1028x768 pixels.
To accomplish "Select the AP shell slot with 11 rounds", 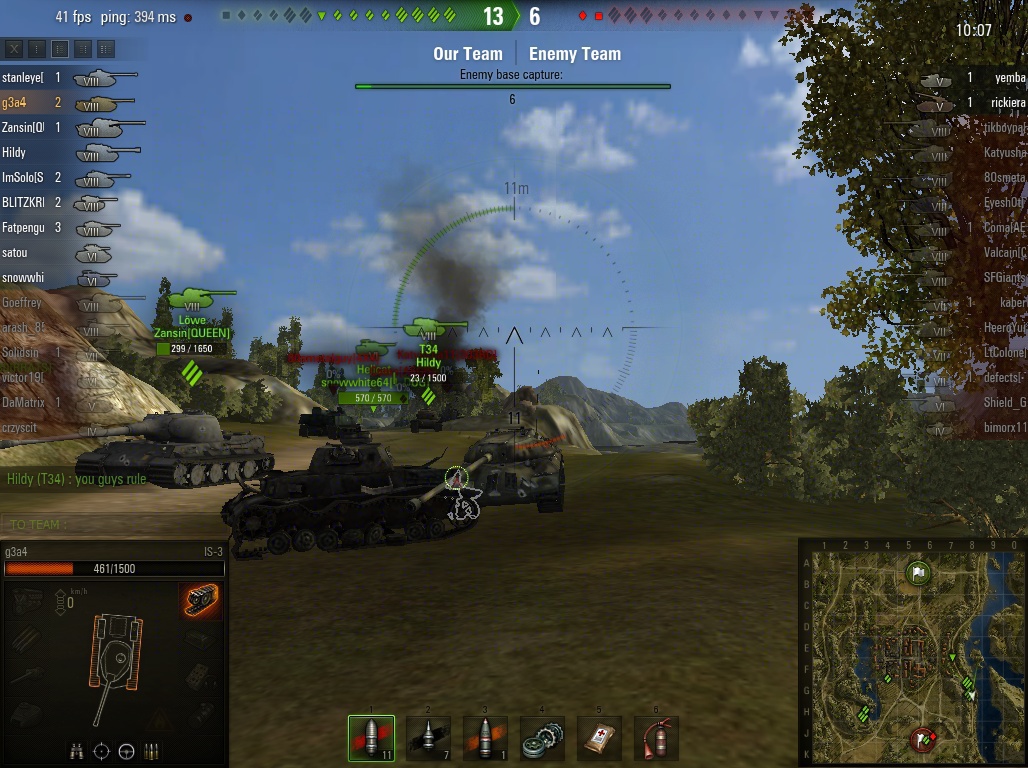I will 371,738.
